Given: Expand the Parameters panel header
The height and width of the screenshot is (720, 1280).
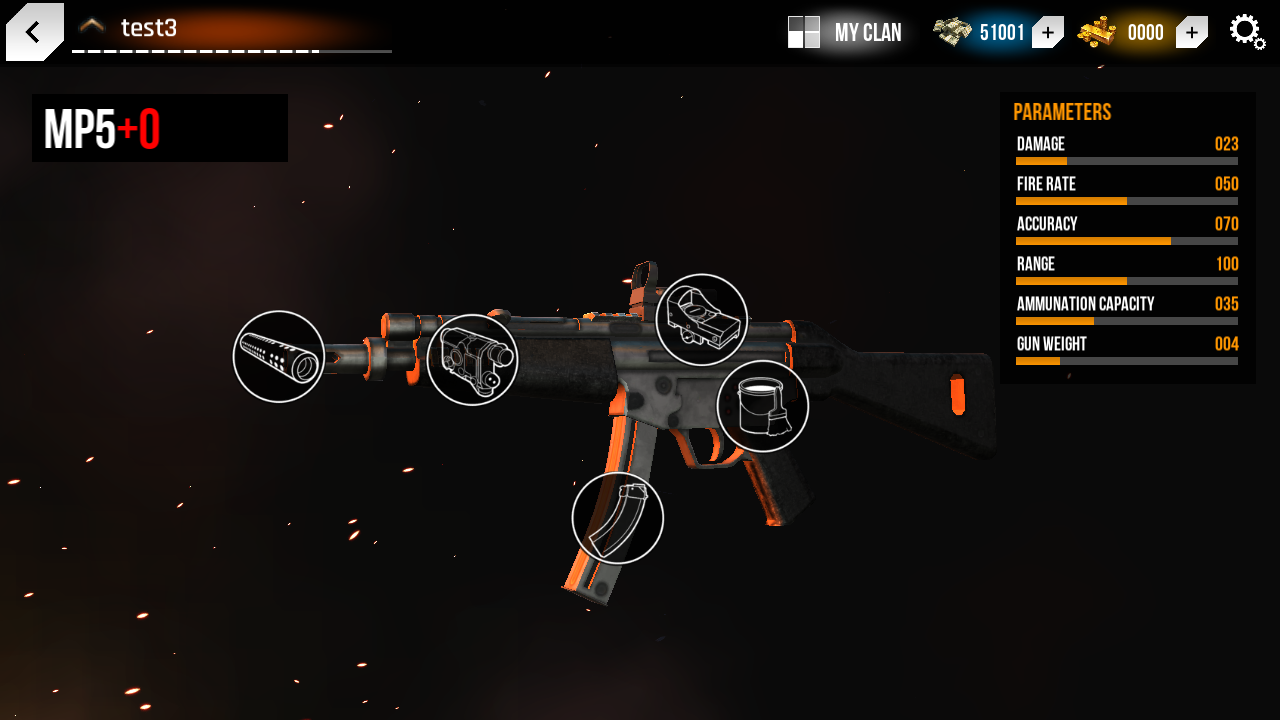Looking at the screenshot, I should click(x=1063, y=112).
